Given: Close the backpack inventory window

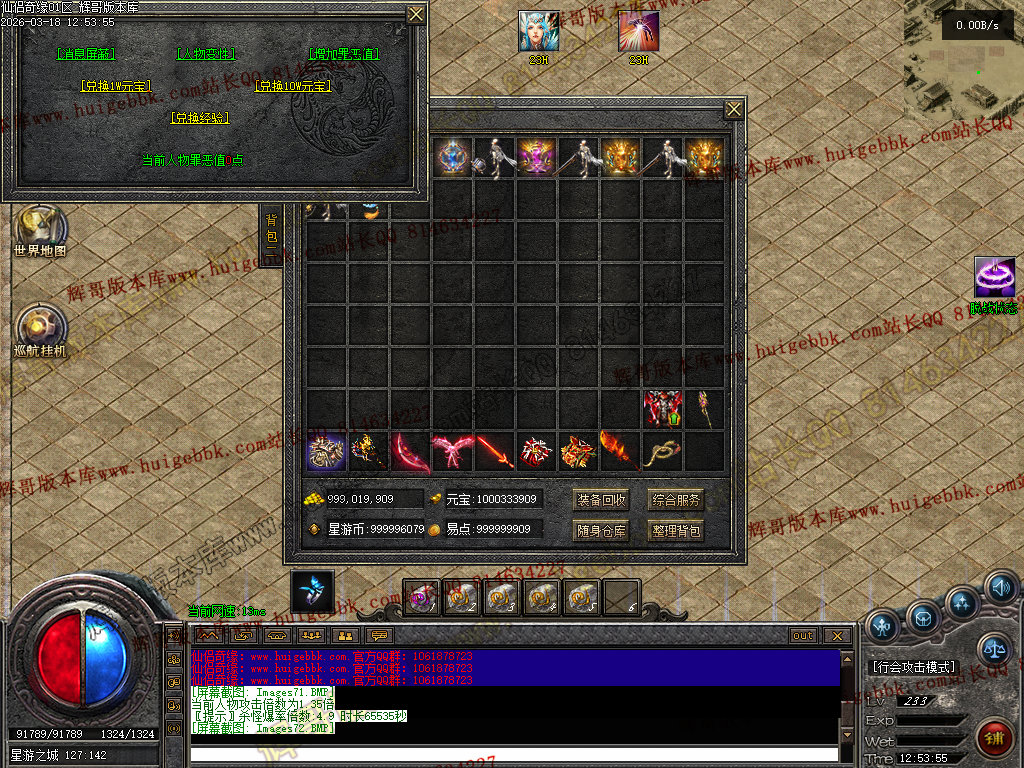Looking at the screenshot, I should [734, 109].
